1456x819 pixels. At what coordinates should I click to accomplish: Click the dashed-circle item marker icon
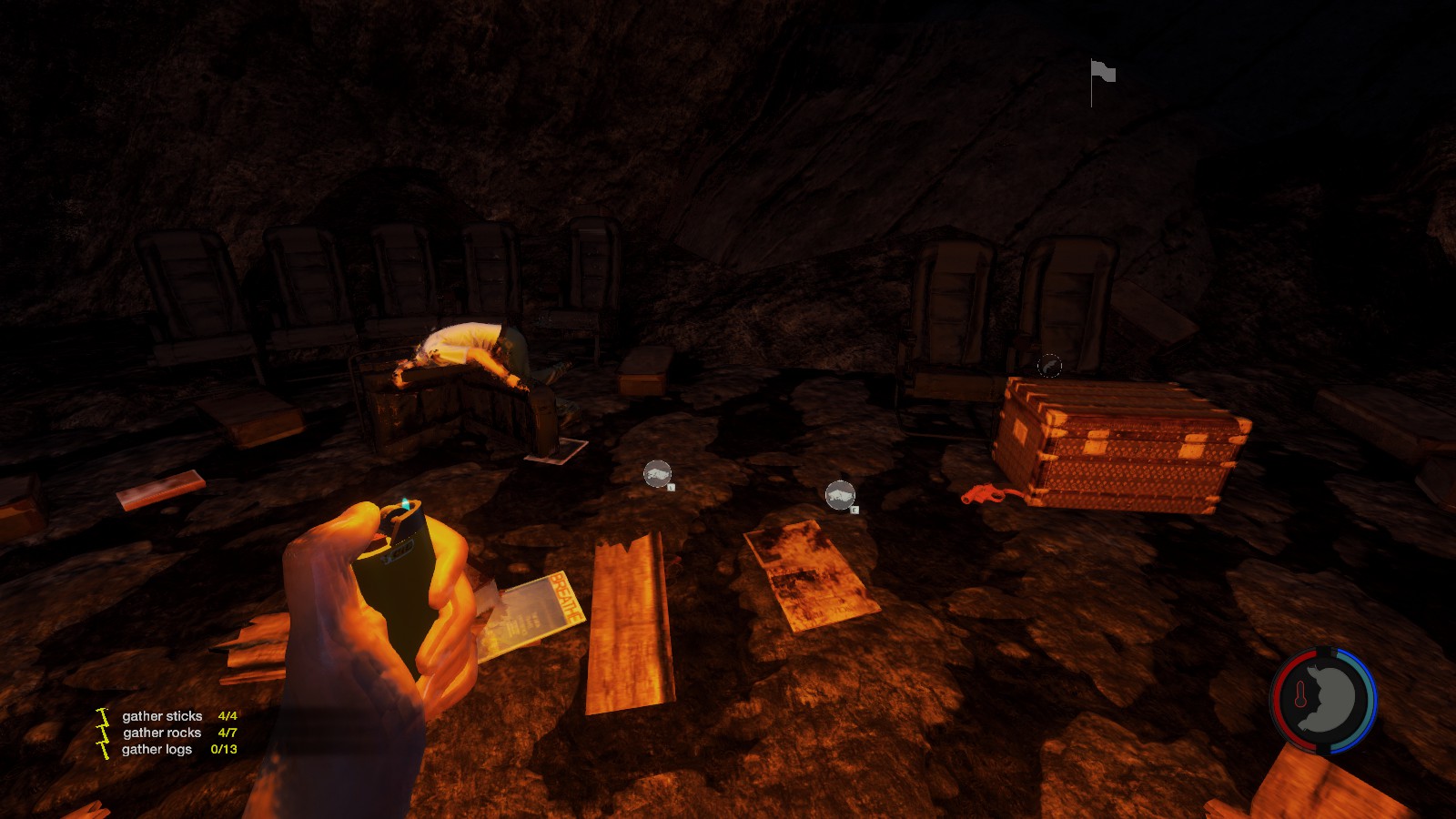(1049, 365)
